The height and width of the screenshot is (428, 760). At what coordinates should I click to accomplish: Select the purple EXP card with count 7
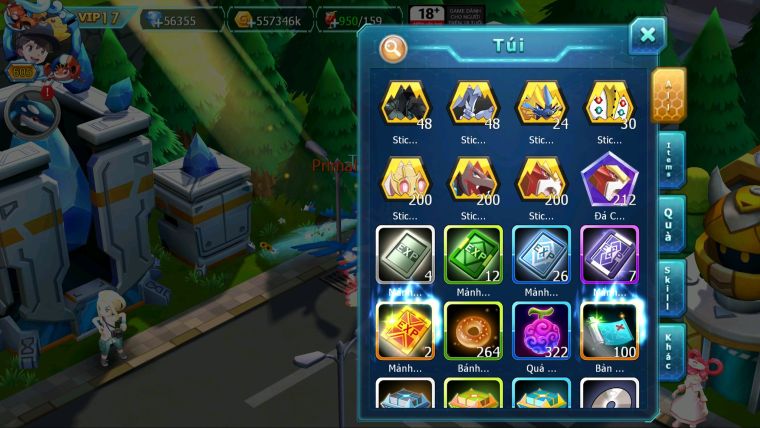(609, 255)
